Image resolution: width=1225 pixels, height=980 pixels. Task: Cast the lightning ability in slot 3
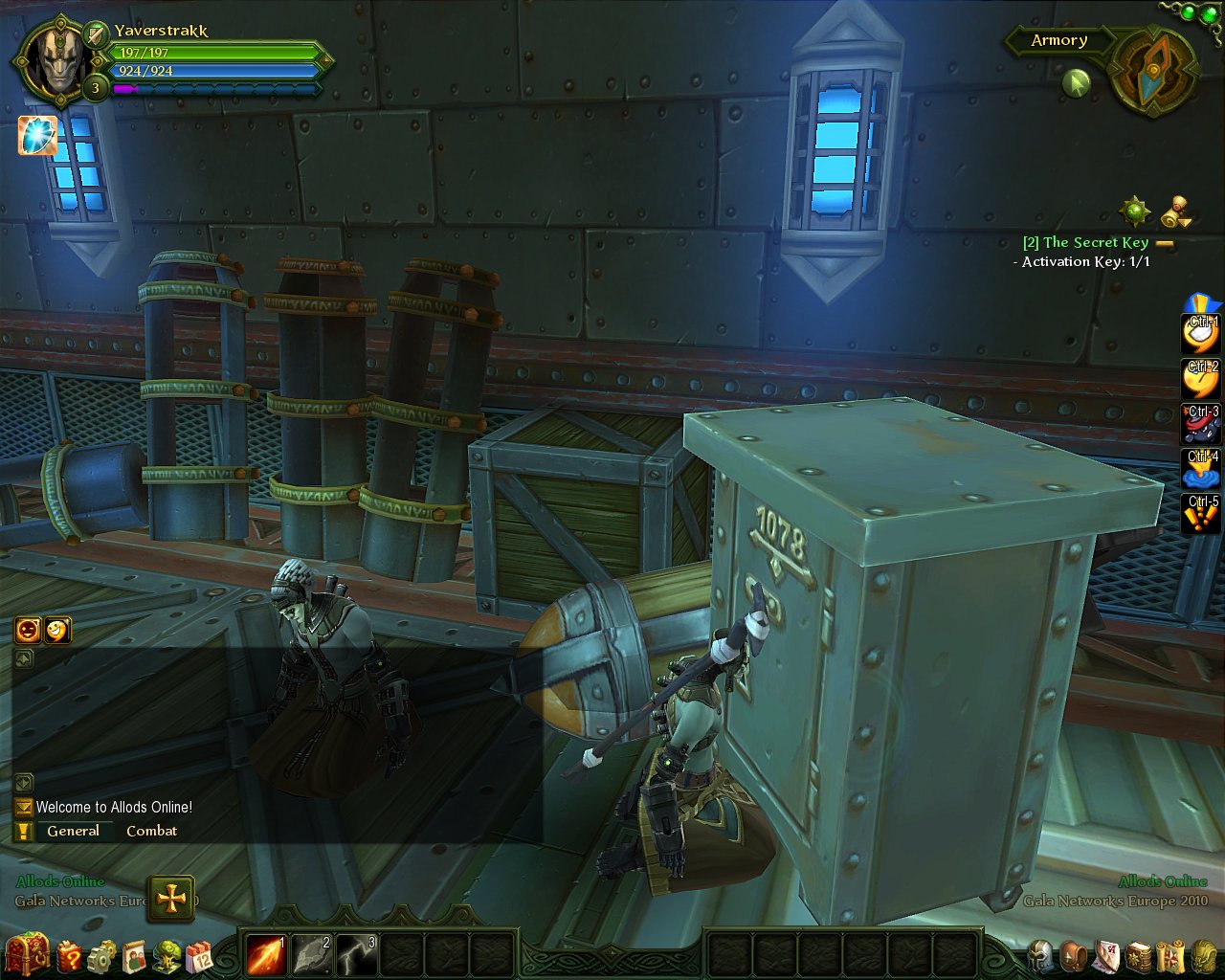coord(356,956)
